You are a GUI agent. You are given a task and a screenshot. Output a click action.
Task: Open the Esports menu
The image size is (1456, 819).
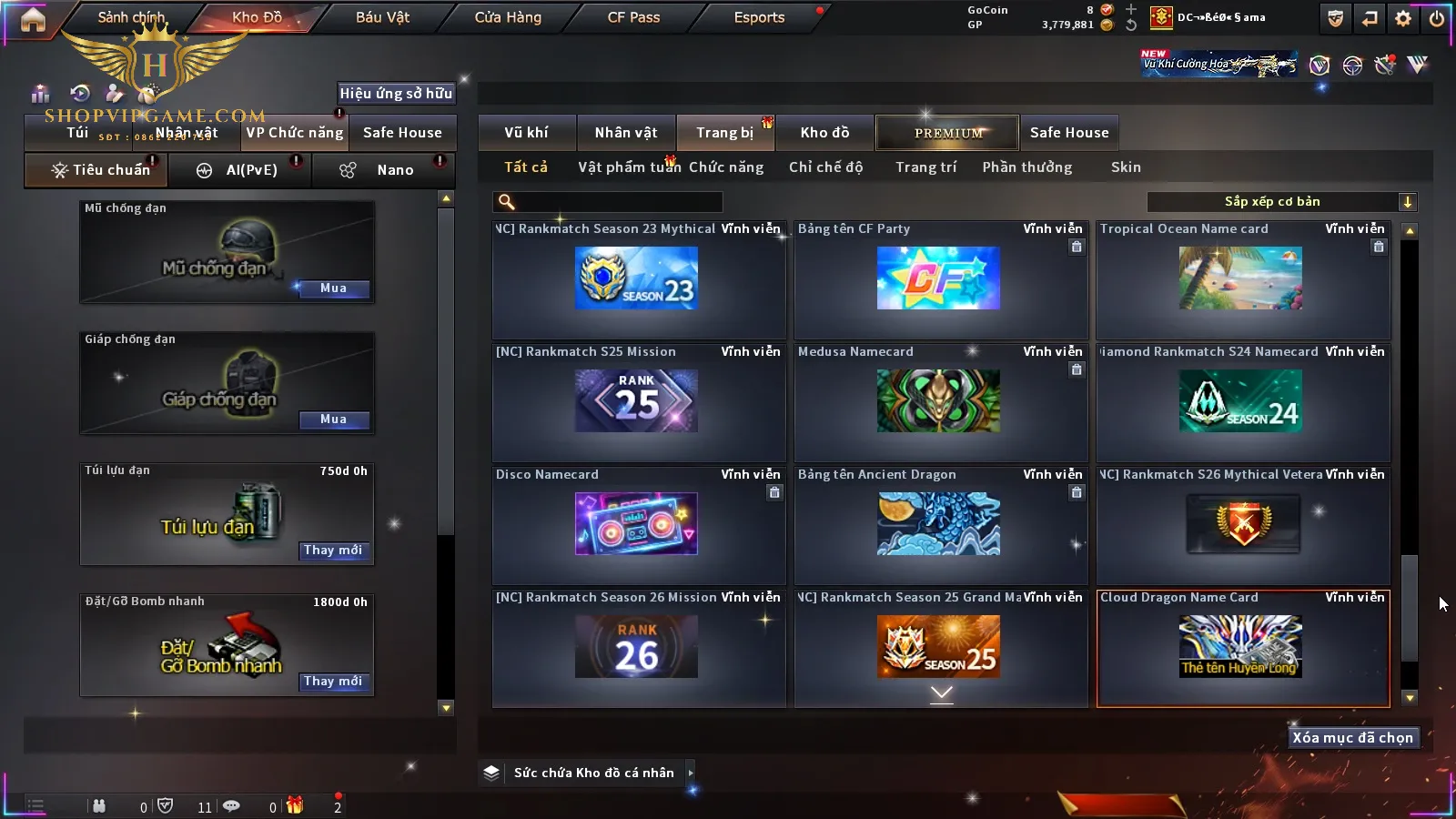point(759,17)
